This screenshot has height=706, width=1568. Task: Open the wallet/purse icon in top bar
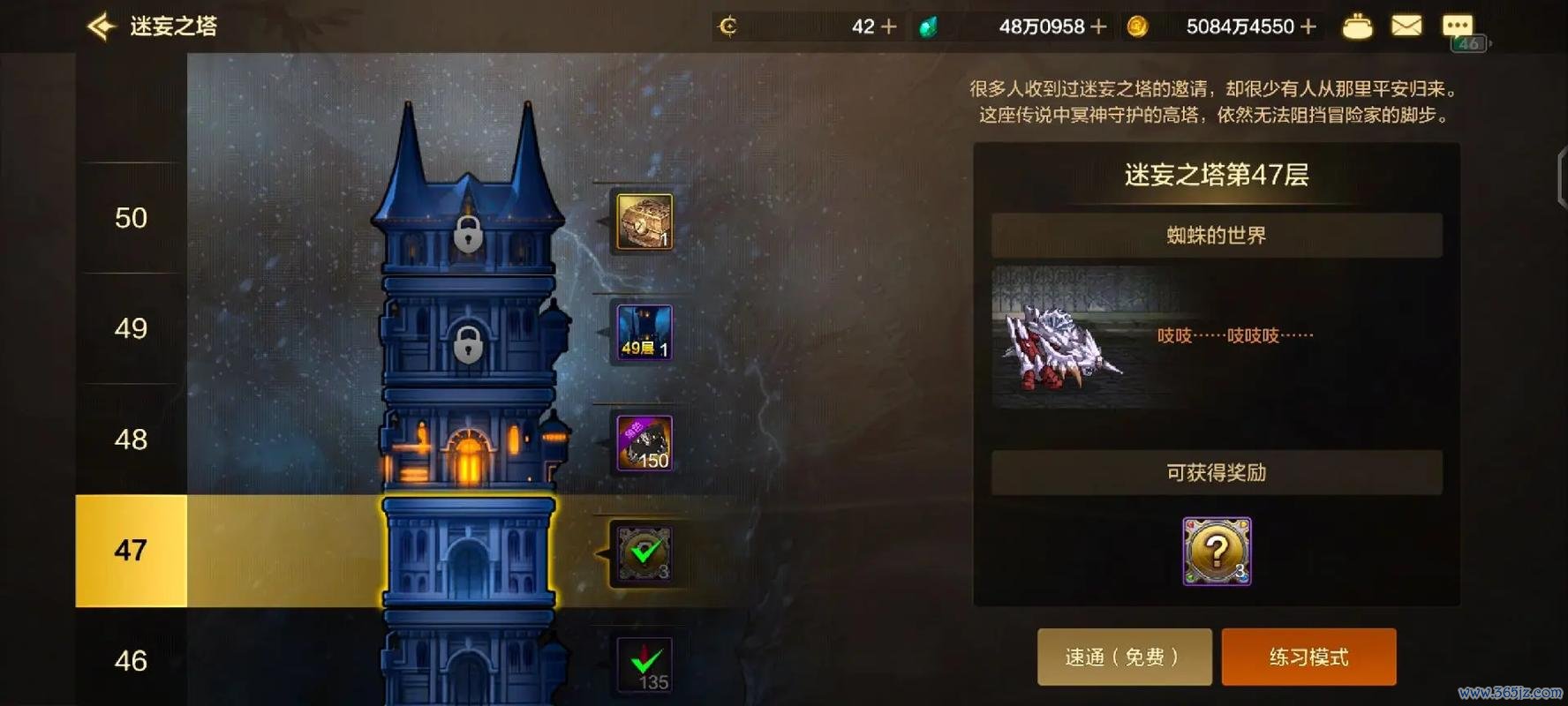pos(1358,26)
